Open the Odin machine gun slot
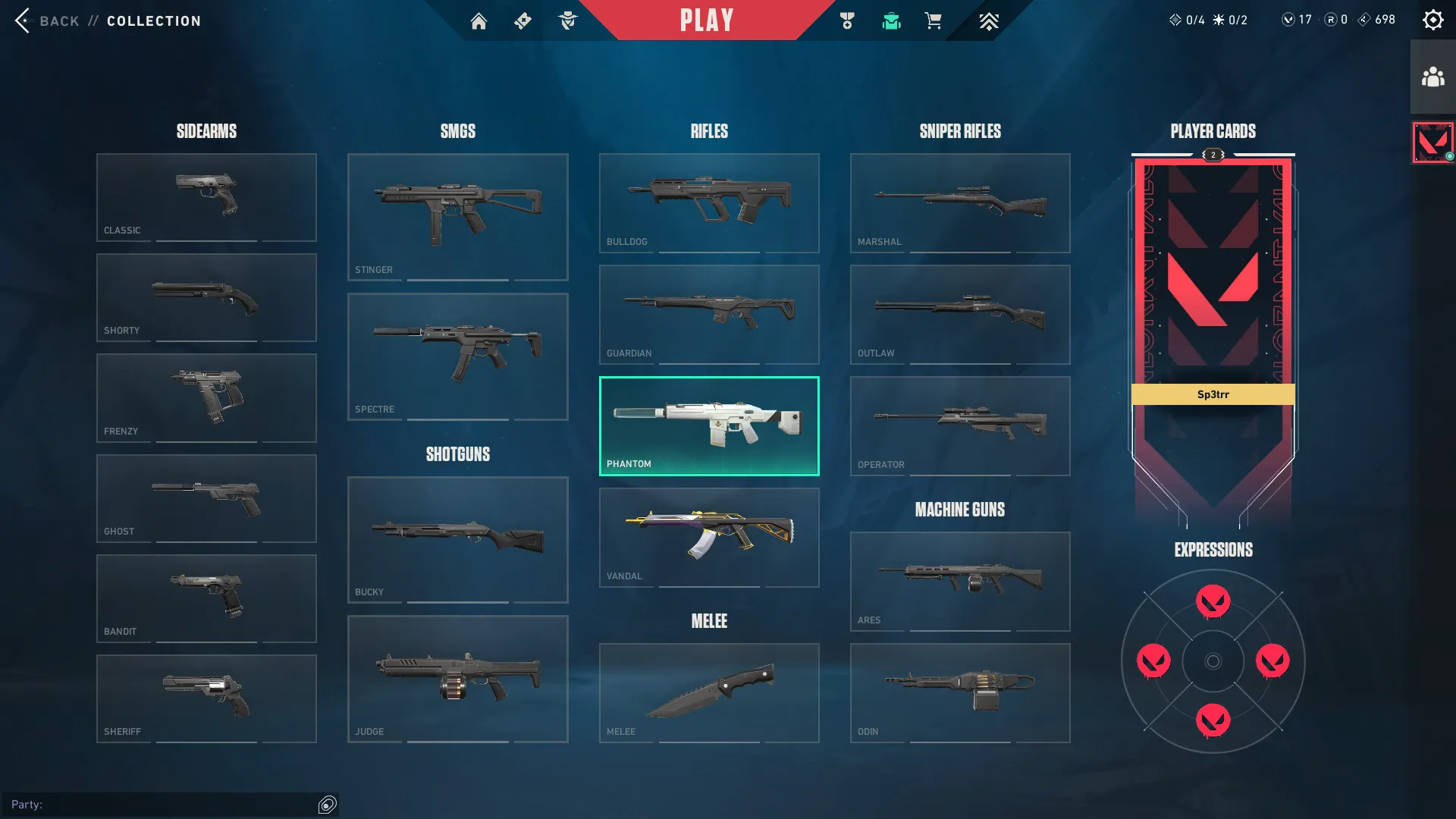 tap(959, 692)
